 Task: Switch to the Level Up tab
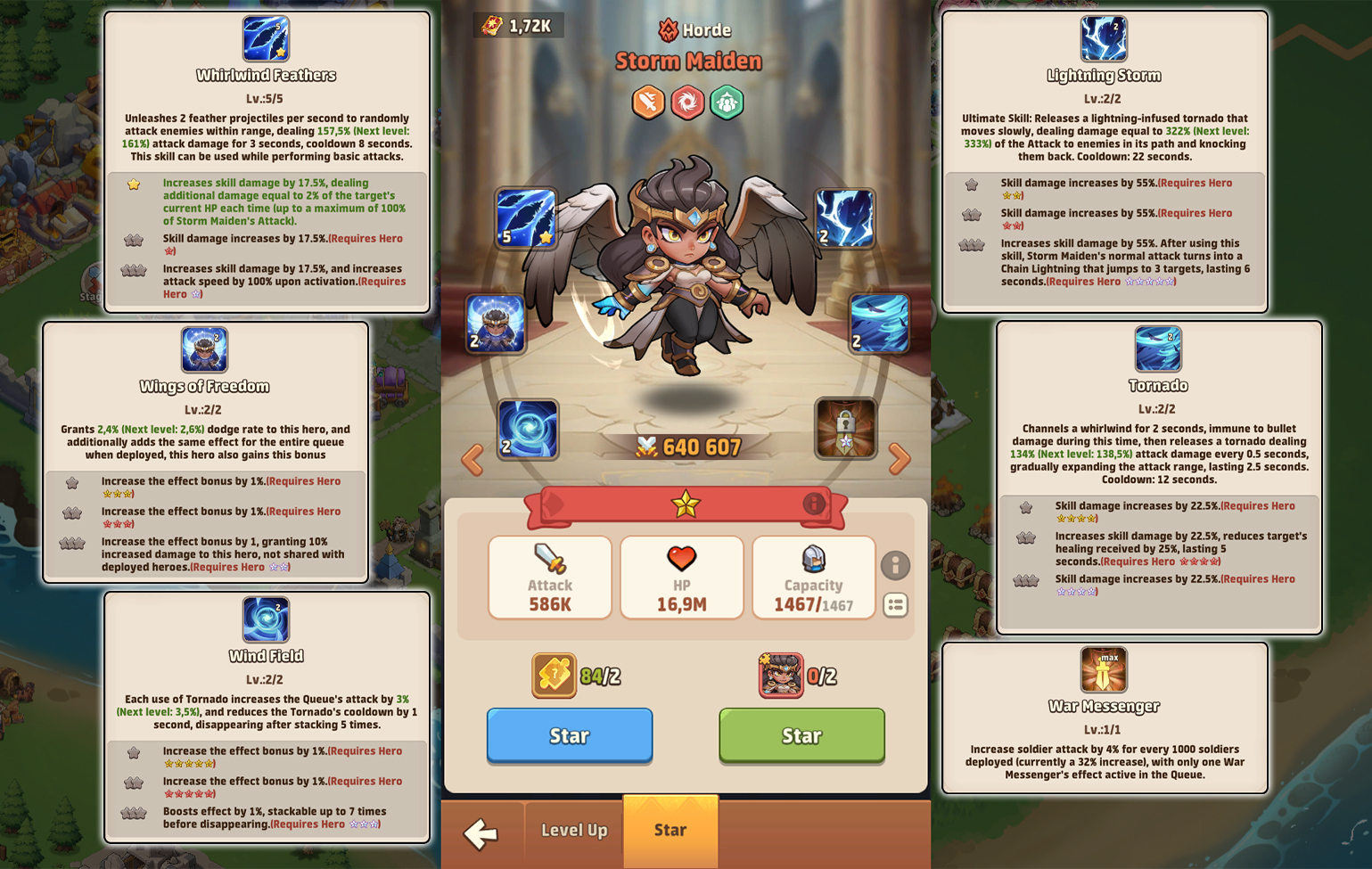click(x=572, y=830)
